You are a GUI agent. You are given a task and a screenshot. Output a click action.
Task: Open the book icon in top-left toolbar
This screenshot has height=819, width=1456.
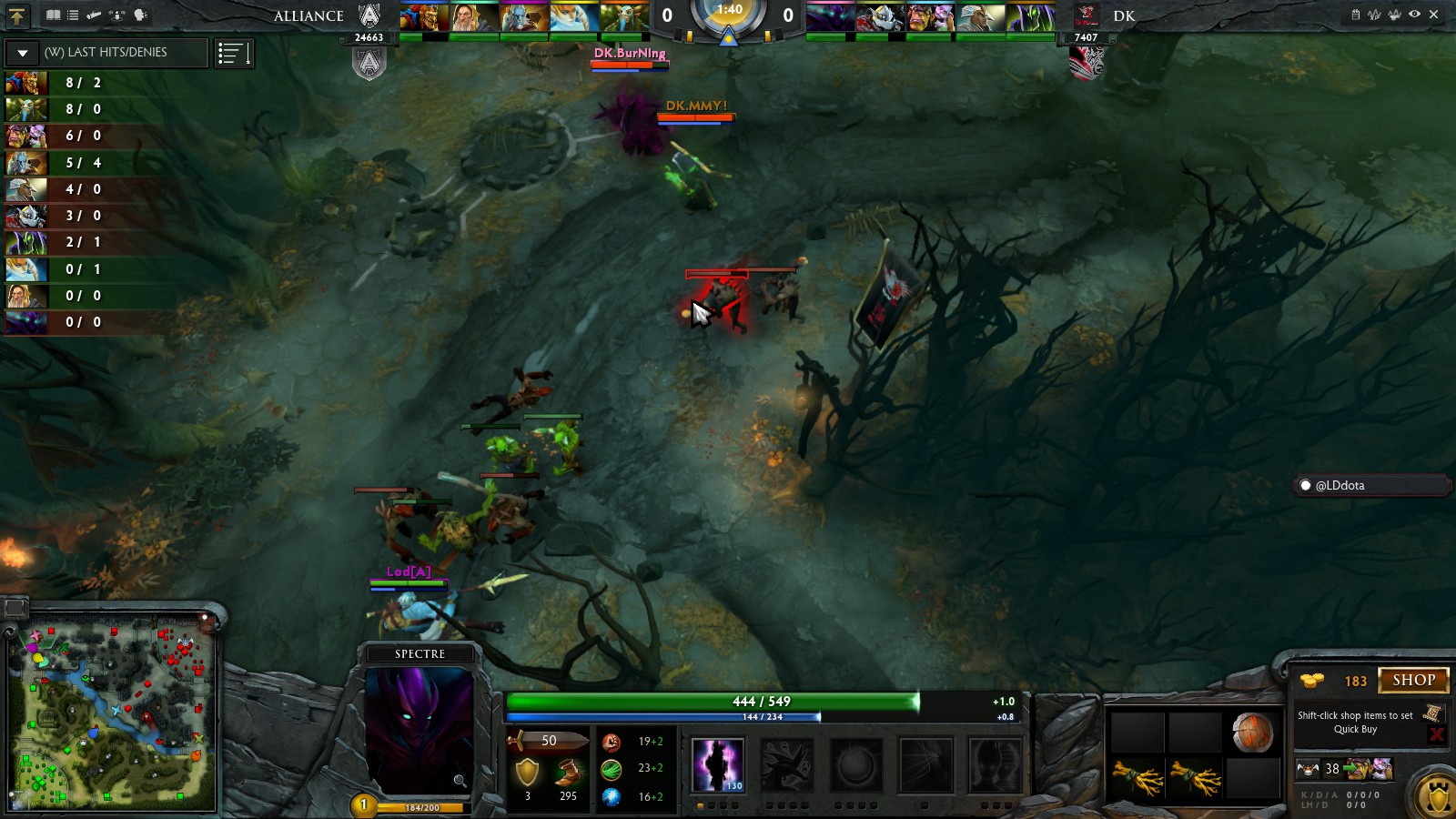click(54, 15)
